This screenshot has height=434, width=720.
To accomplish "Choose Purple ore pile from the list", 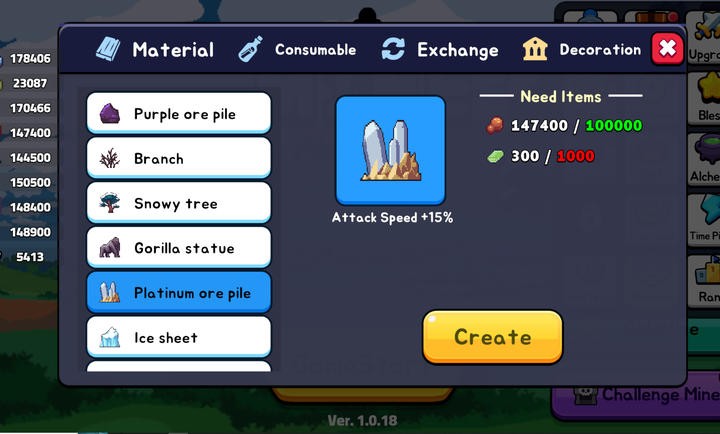I will [179, 114].
